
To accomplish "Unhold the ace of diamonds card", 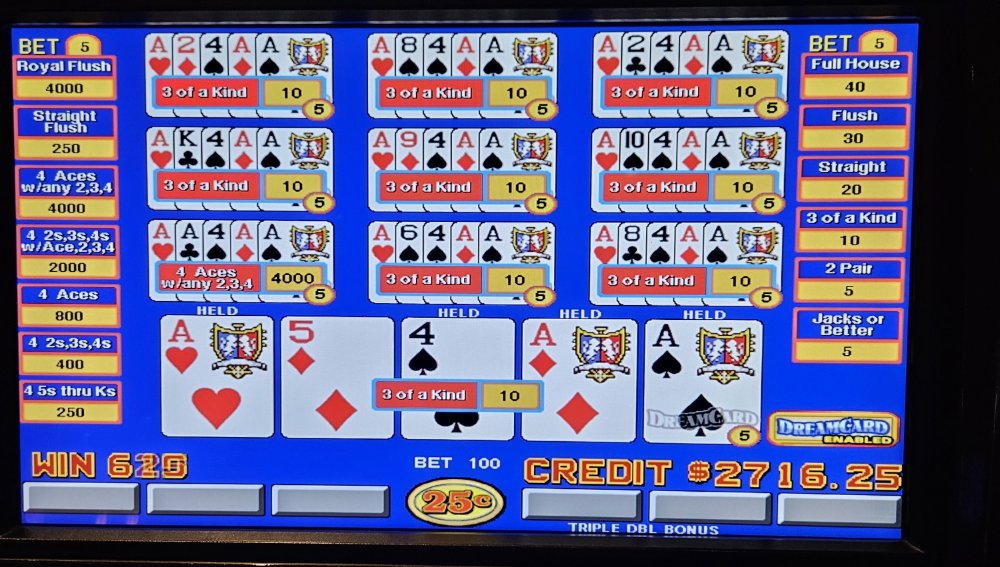I will (578, 377).
